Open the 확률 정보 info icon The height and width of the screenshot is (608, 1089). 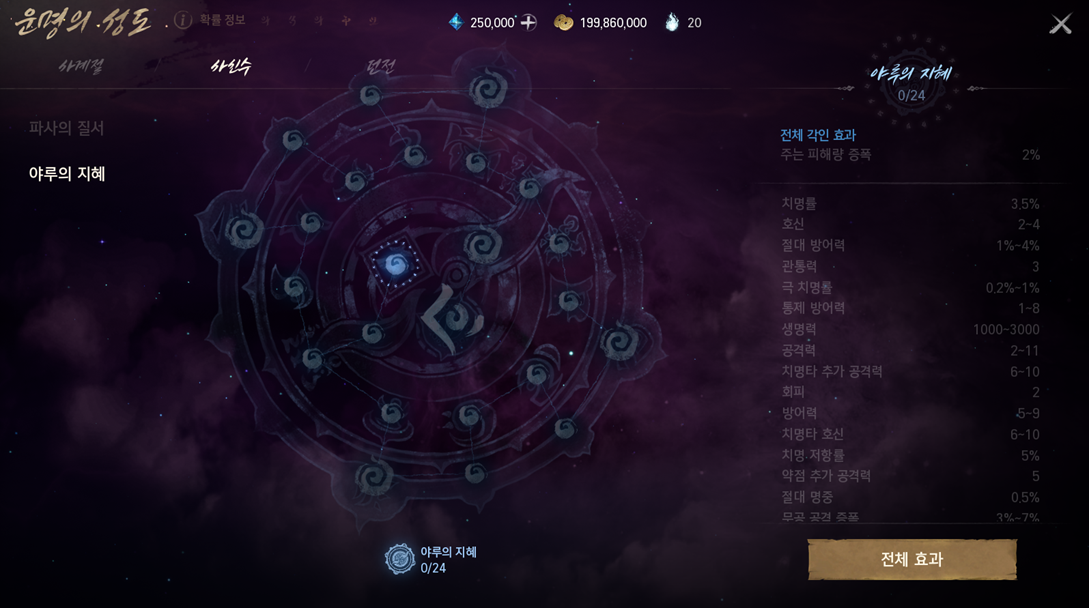(183, 20)
